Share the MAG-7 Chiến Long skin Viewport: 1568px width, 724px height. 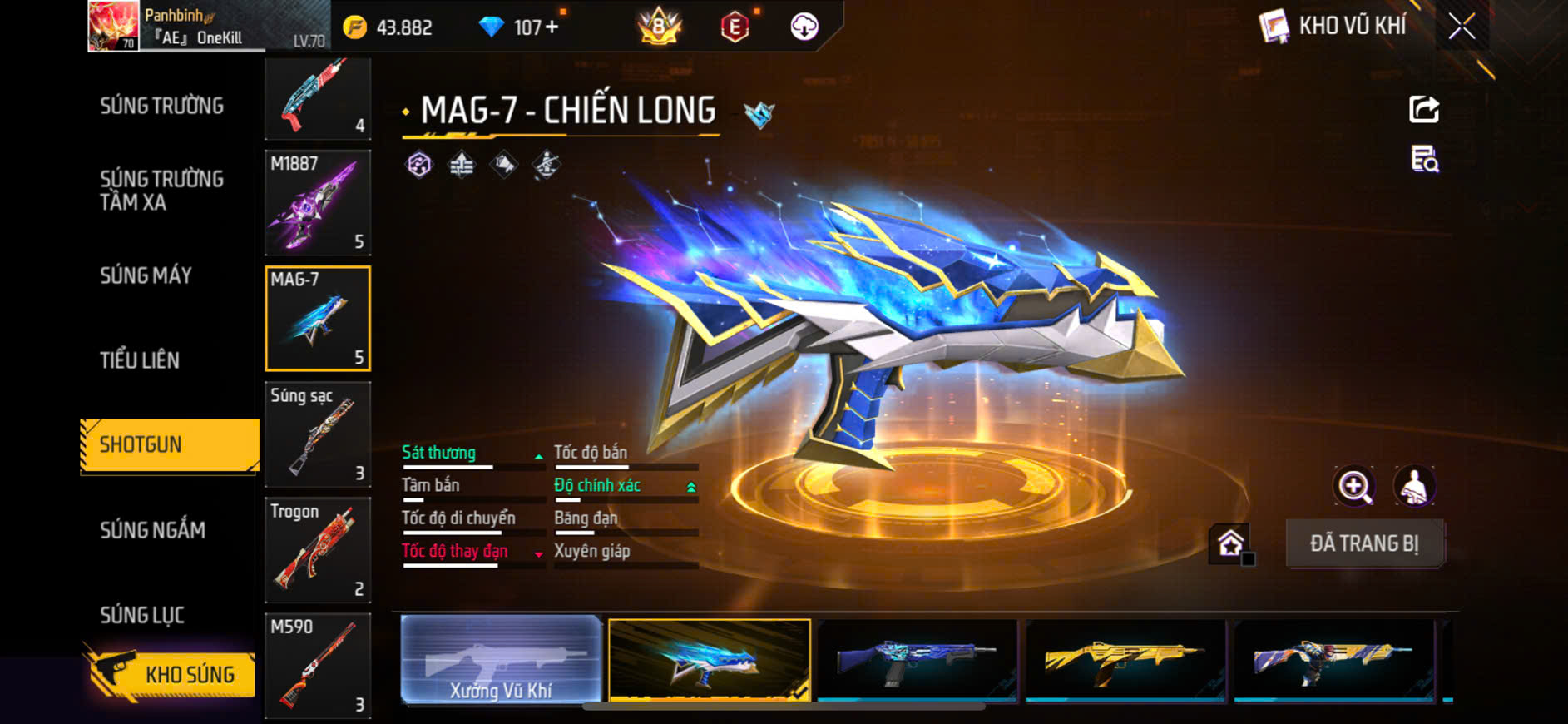click(x=1424, y=109)
